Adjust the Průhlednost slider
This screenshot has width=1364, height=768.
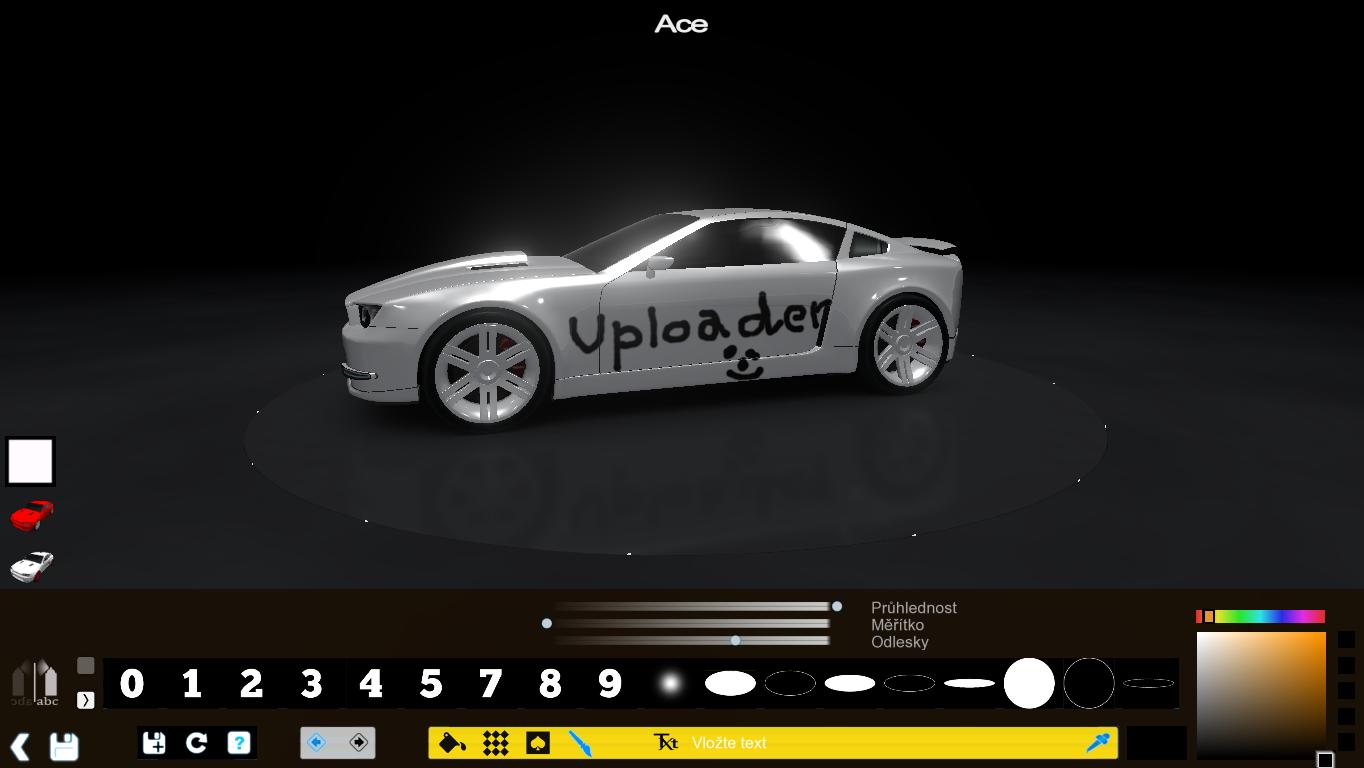(837, 606)
